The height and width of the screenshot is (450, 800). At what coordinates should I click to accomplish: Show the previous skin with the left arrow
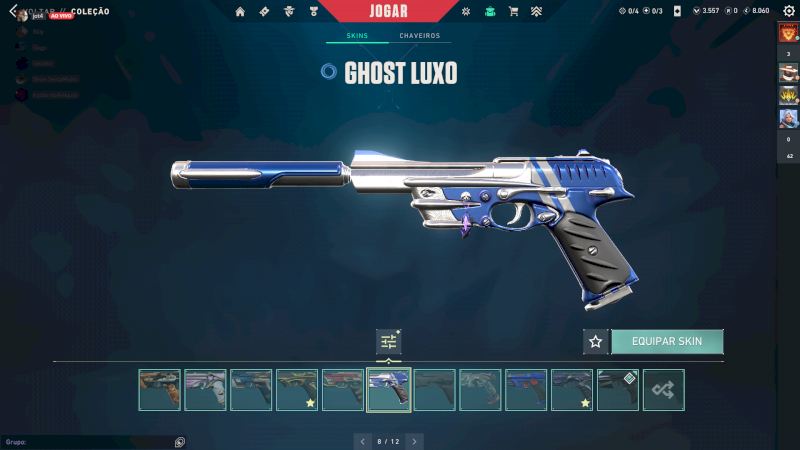pos(361,440)
